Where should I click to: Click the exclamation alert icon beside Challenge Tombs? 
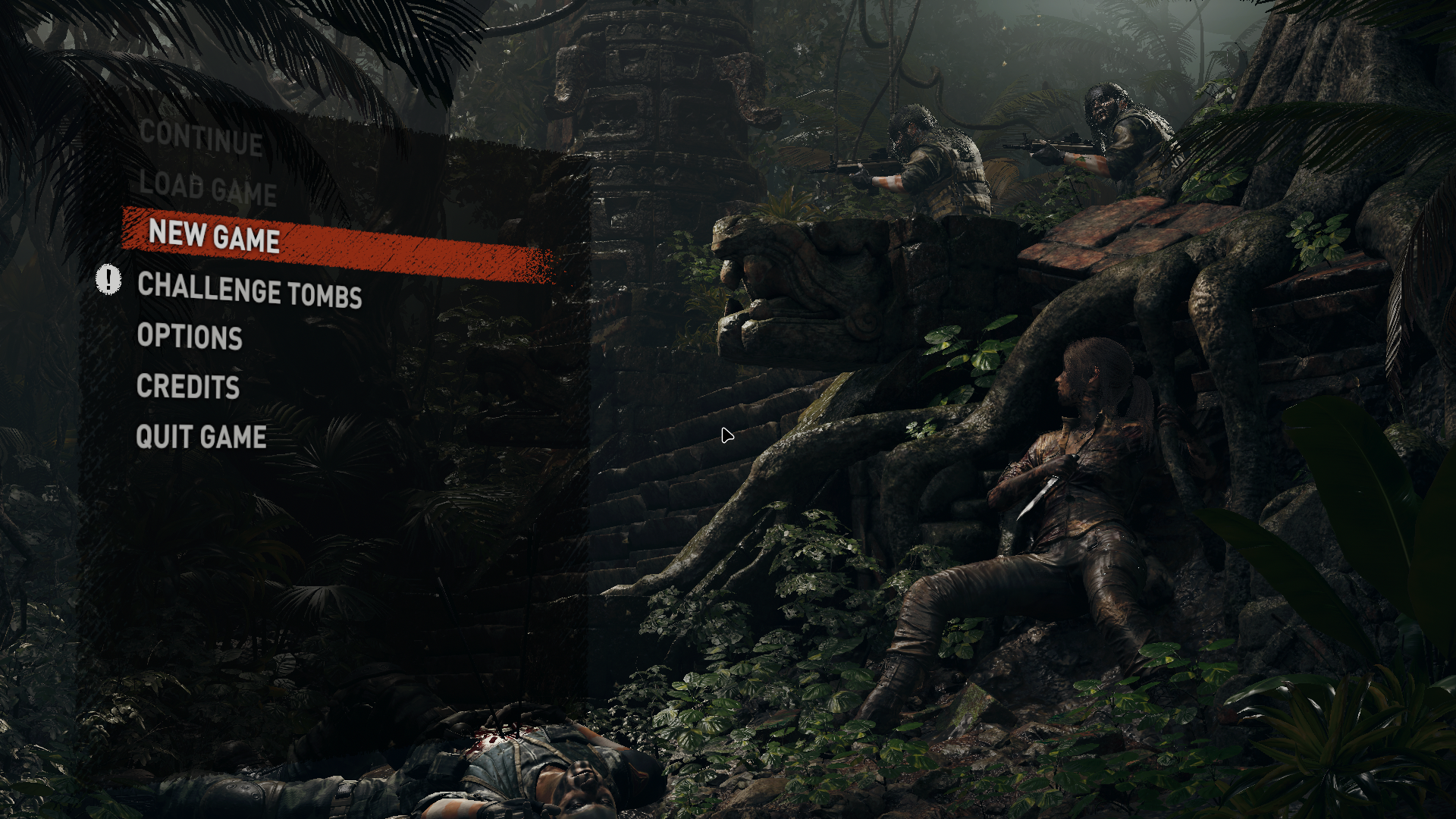[108, 279]
